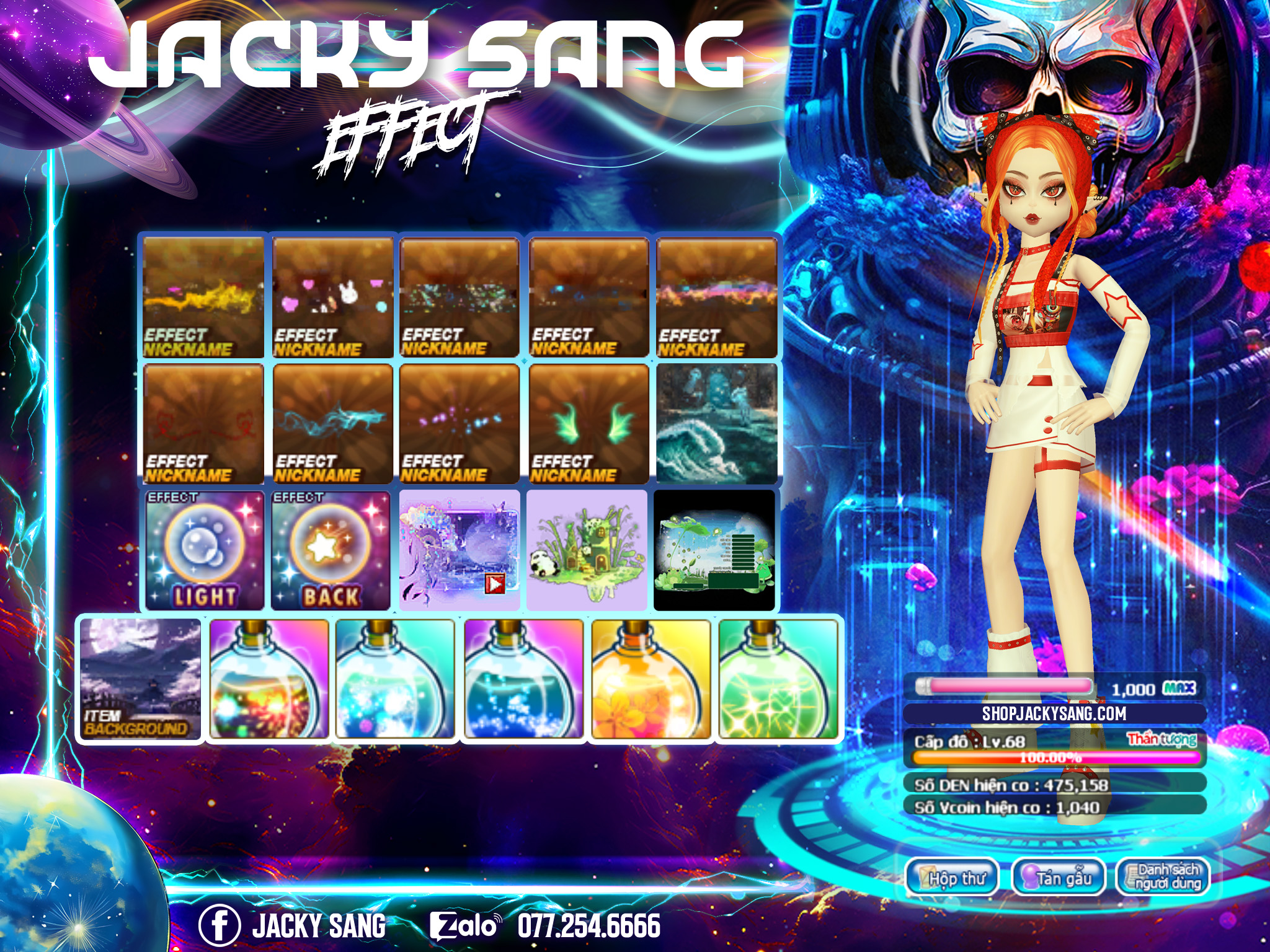Pick the orange flower potion bottle

pyautogui.click(x=651, y=679)
